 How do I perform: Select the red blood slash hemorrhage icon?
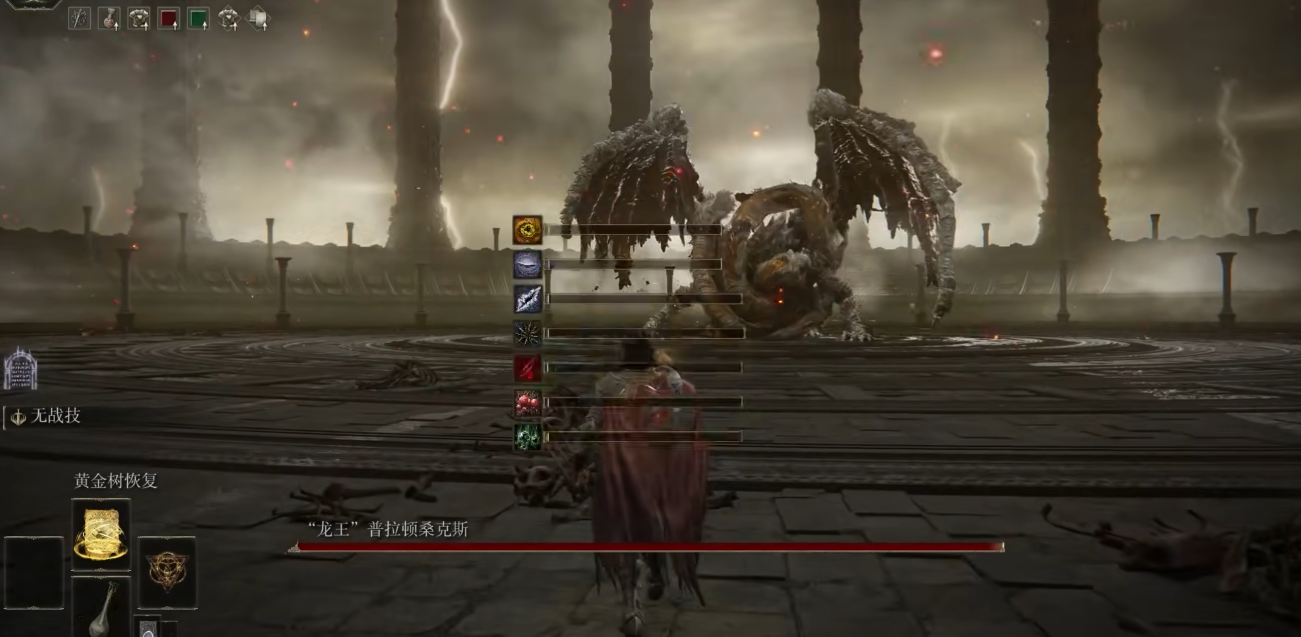[x=528, y=368]
